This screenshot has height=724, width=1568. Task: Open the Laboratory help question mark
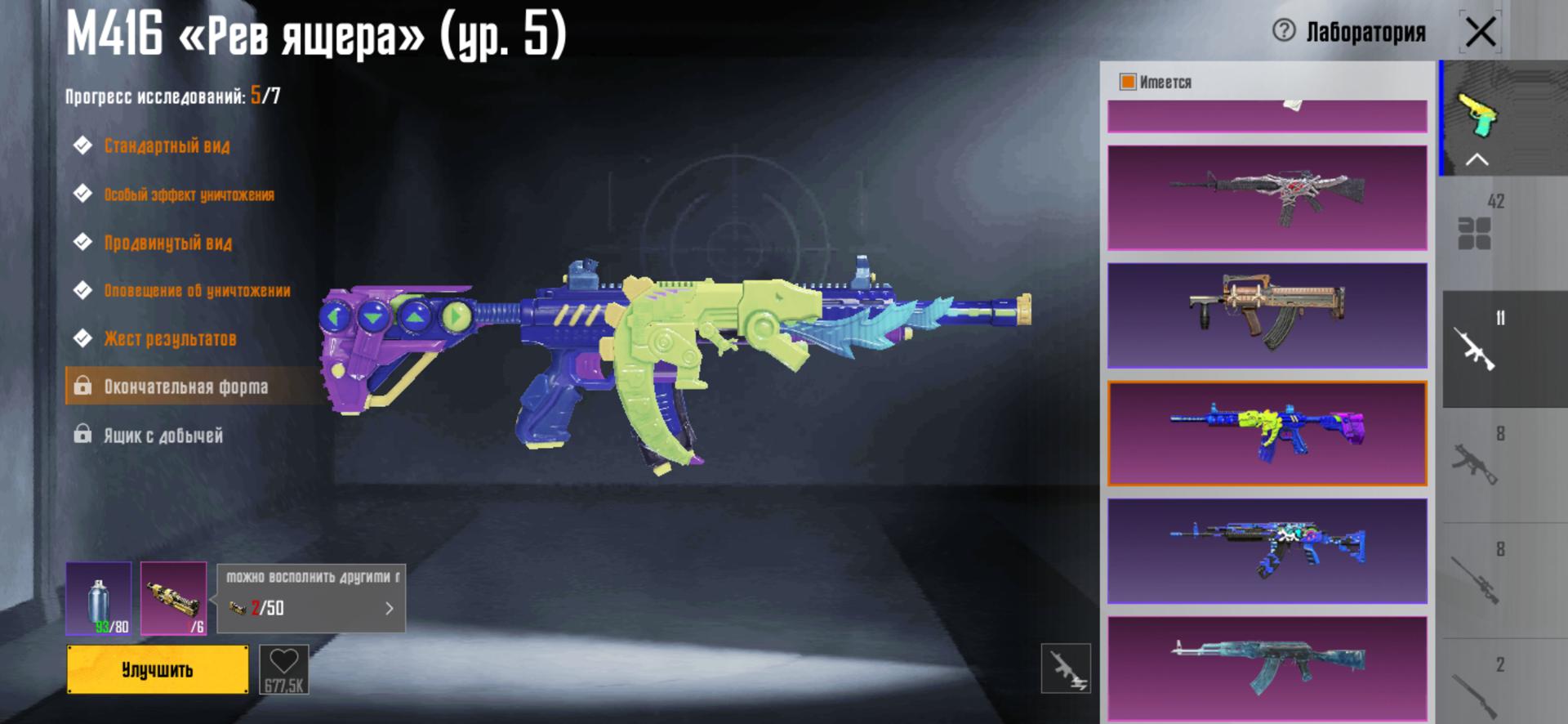(1284, 31)
